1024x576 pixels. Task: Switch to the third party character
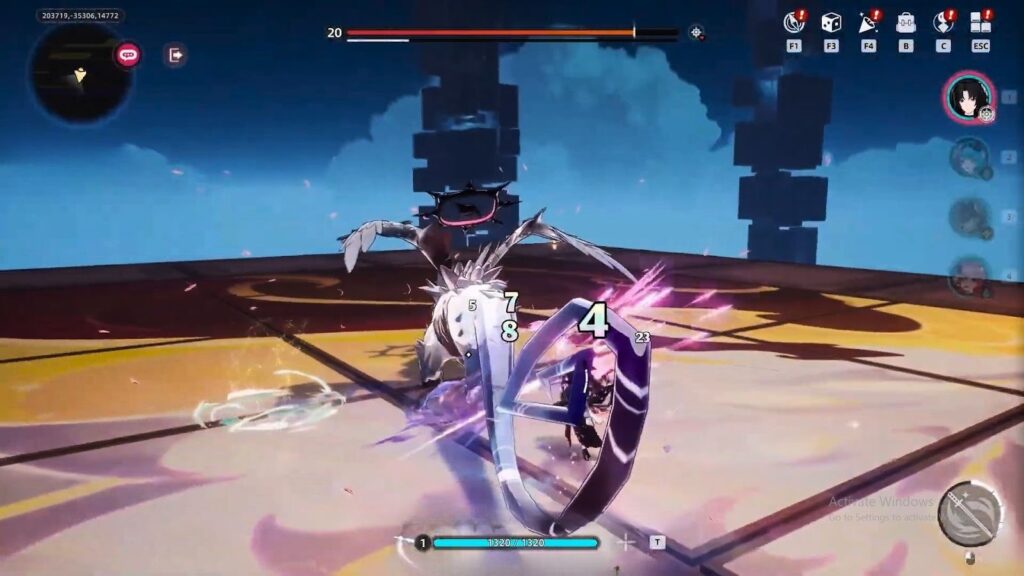click(x=969, y=217)
